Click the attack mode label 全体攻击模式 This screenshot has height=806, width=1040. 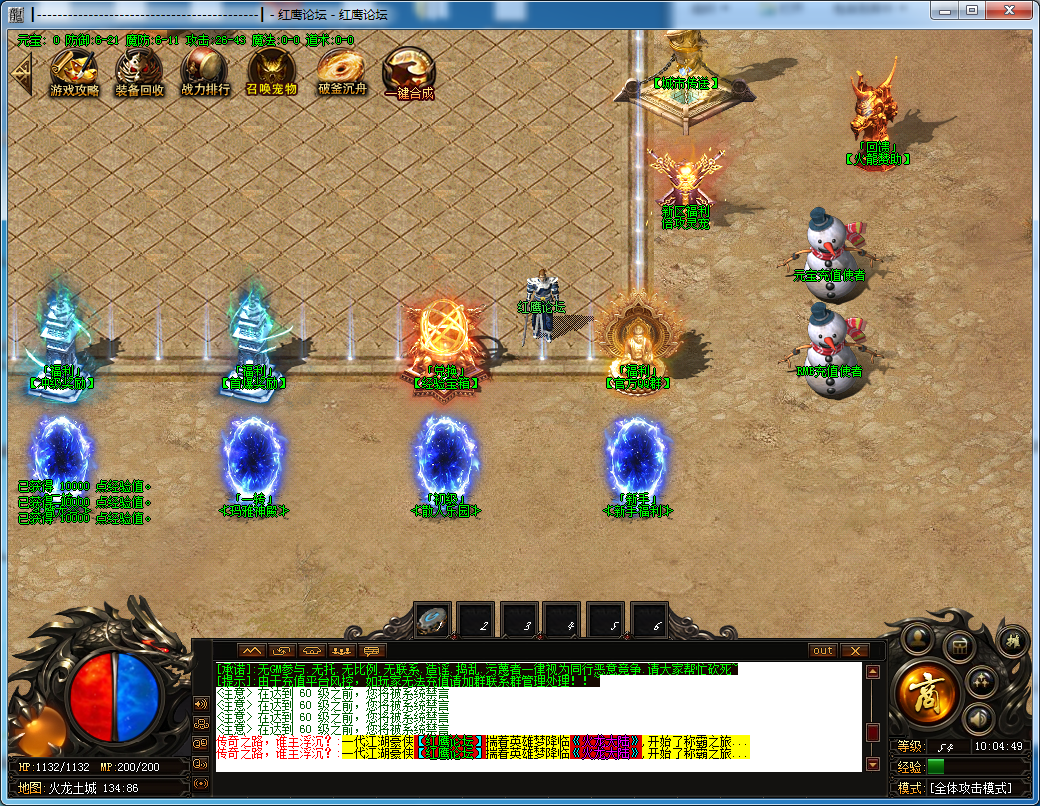pos(969,788)
